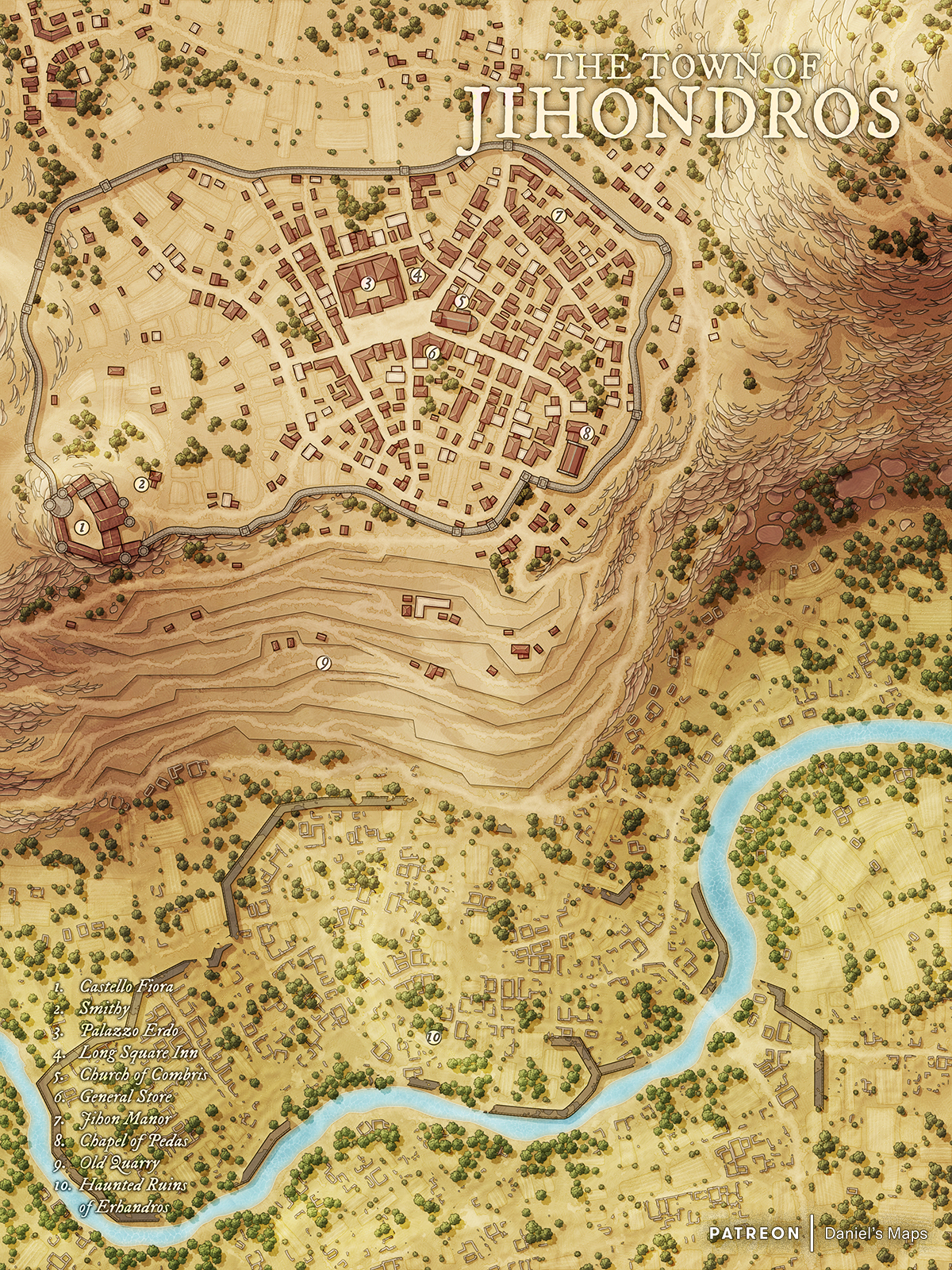The image size is (952, 1270).
Task: Select the circled number 5 map marker
Action: (462, 302)
